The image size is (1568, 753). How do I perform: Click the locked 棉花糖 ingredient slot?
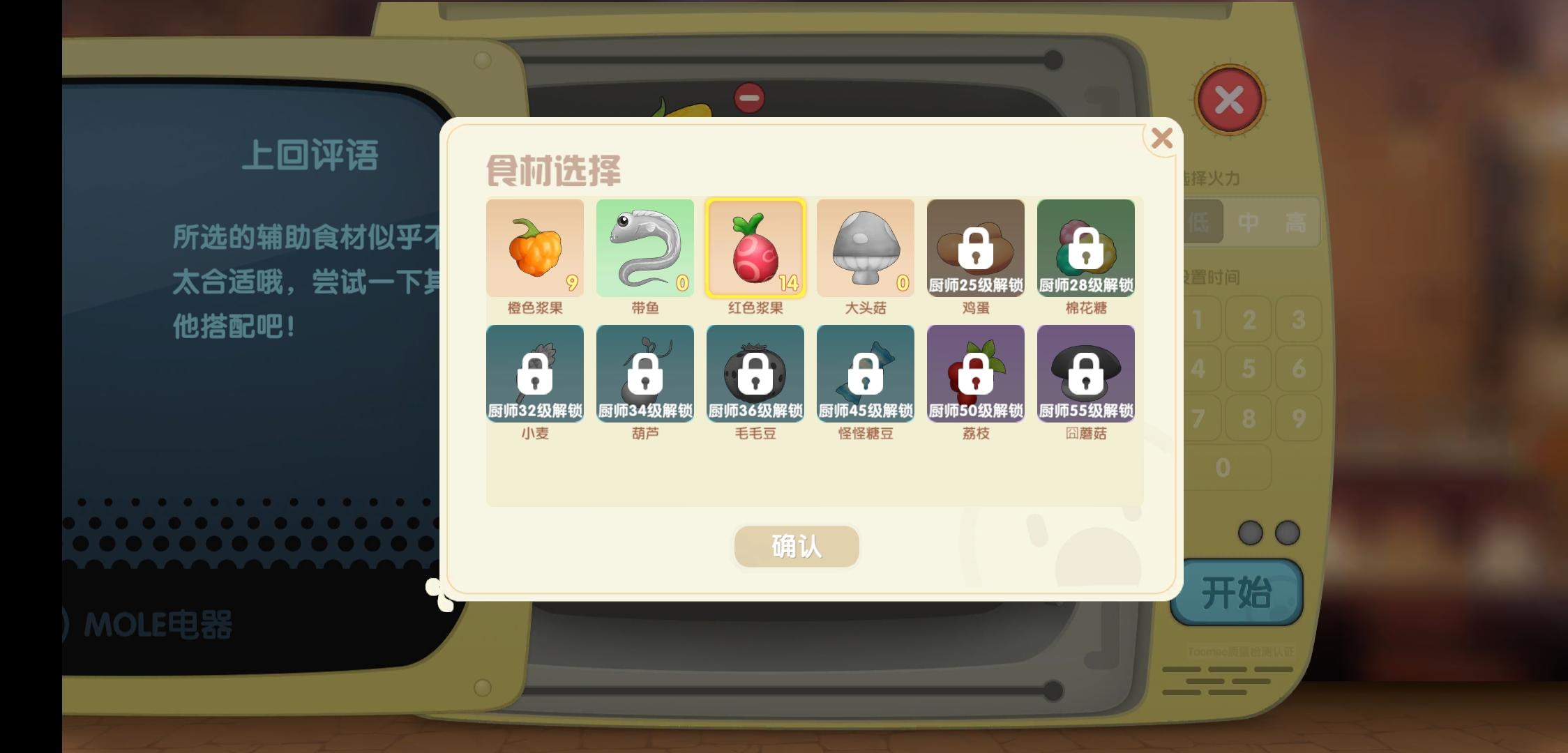point(1086,248)
